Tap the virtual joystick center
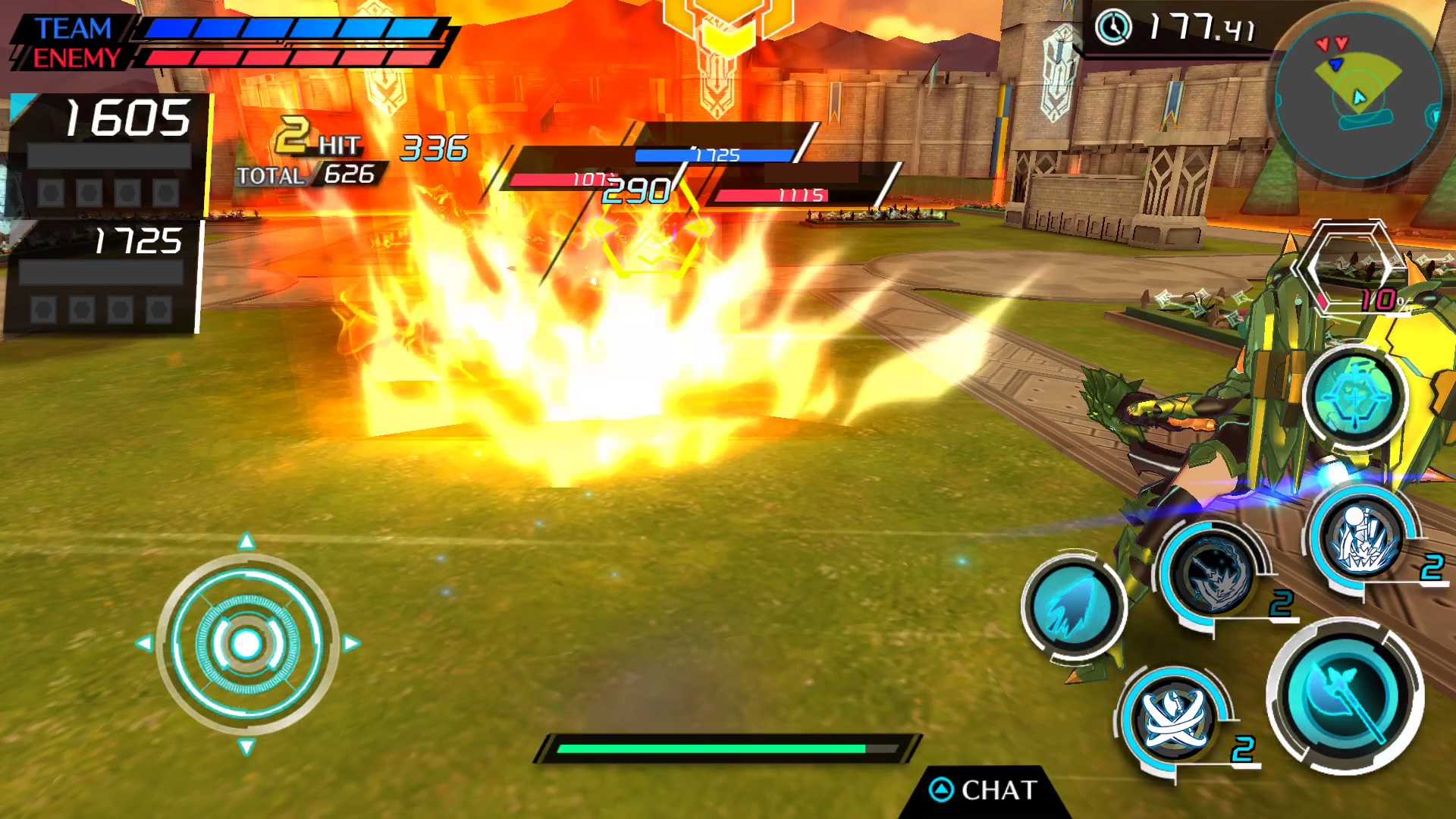The image size is (1456, 819). (246, 644)
